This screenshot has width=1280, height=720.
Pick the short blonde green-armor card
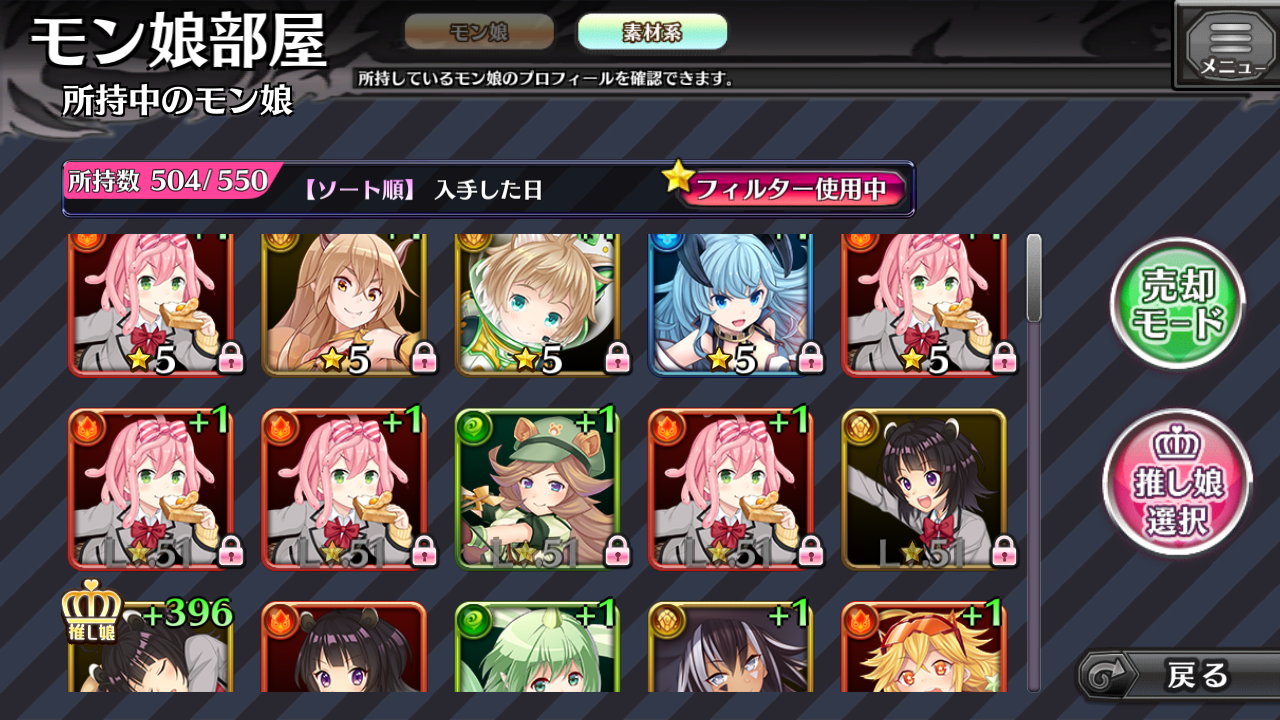tap(538, 305)
